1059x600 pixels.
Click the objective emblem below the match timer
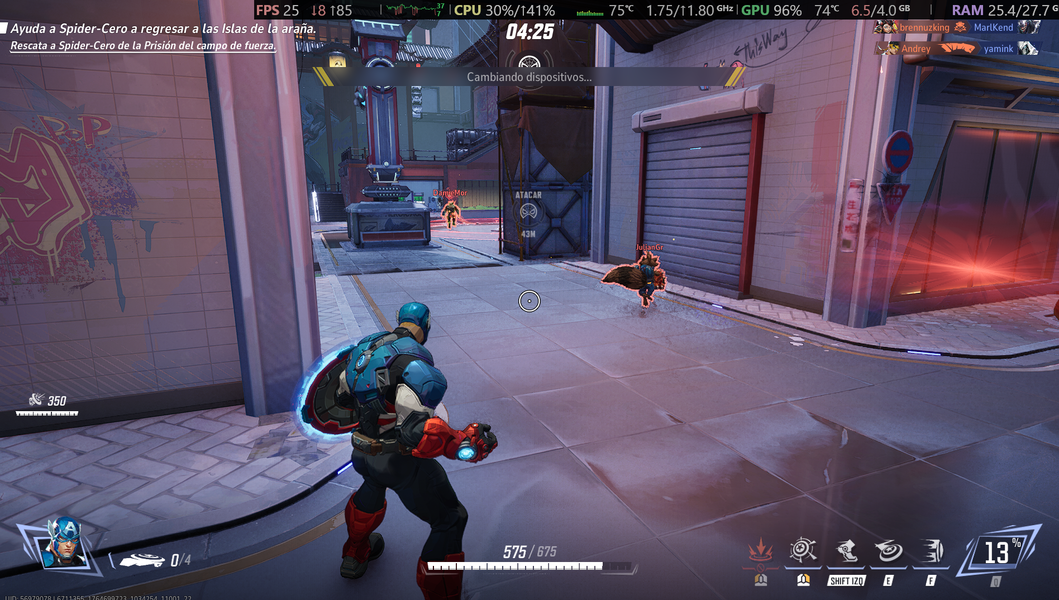coord(529,62)
